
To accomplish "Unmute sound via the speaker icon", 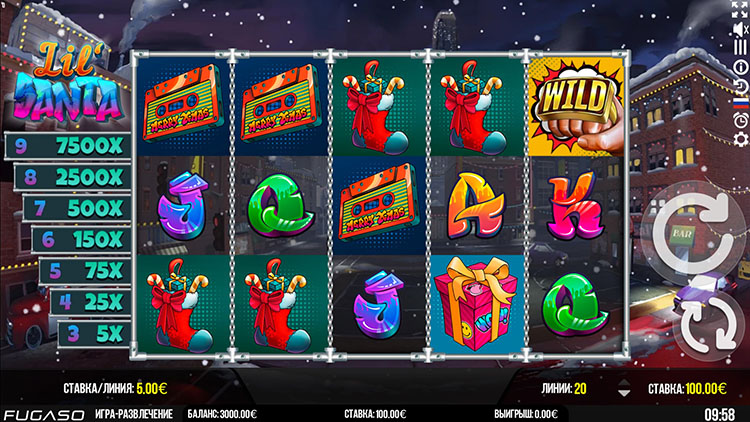I will [x=740, y=28].
